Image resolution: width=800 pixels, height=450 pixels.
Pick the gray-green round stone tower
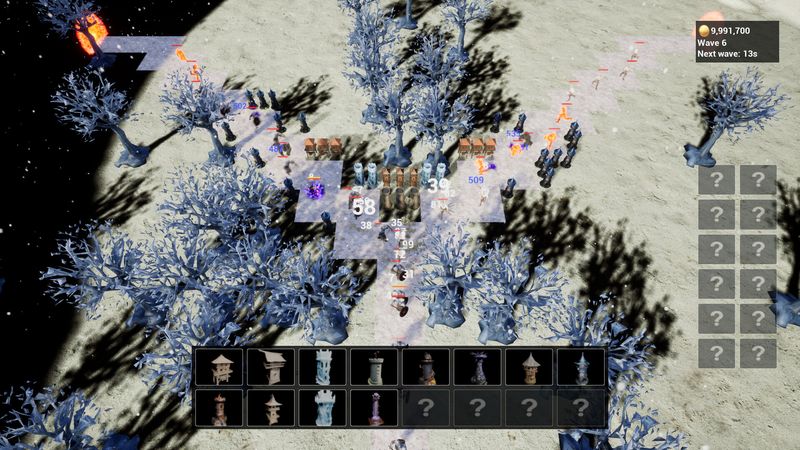point(374,367)
